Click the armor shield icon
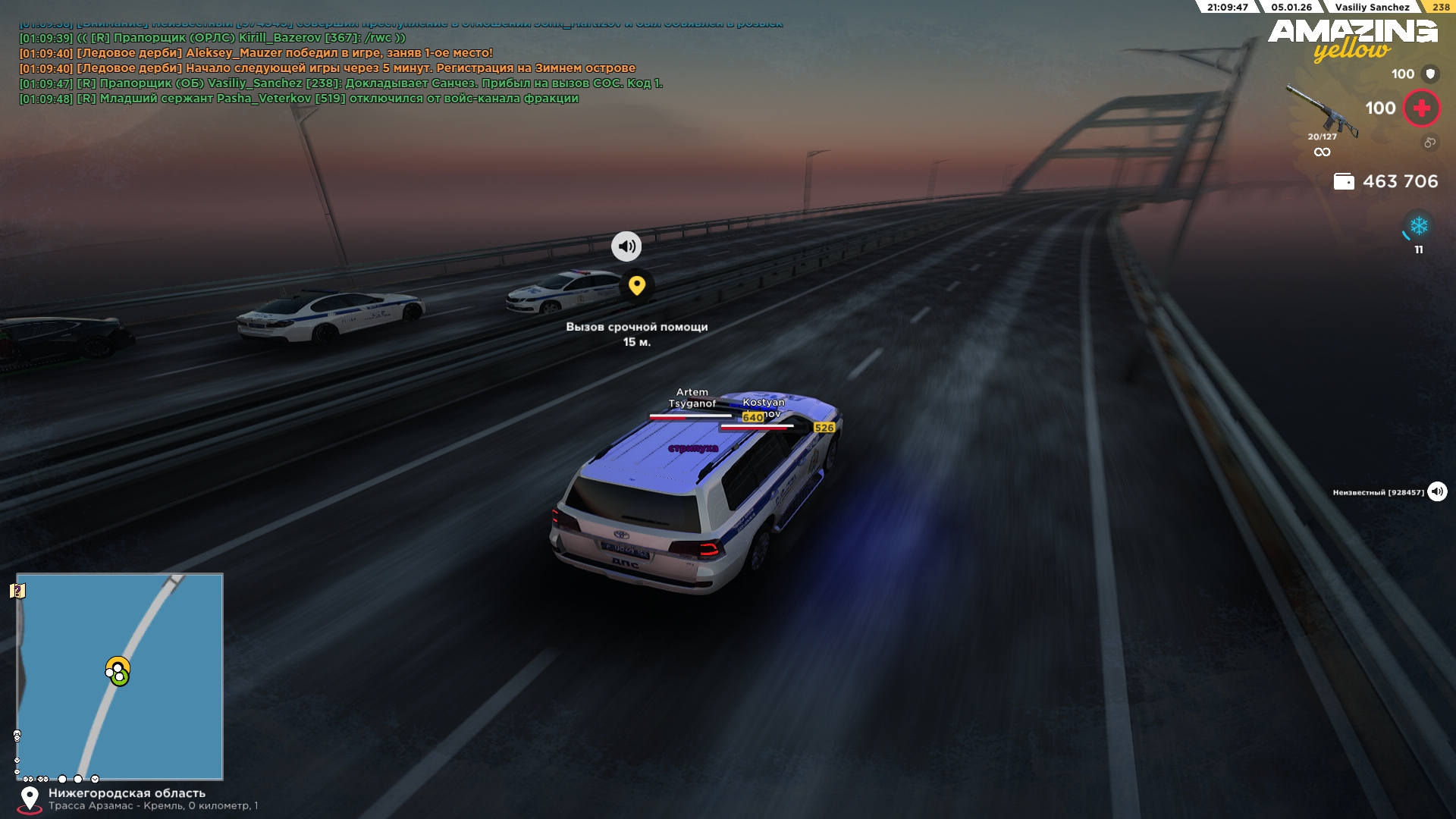 click(x=1430, y=74)
